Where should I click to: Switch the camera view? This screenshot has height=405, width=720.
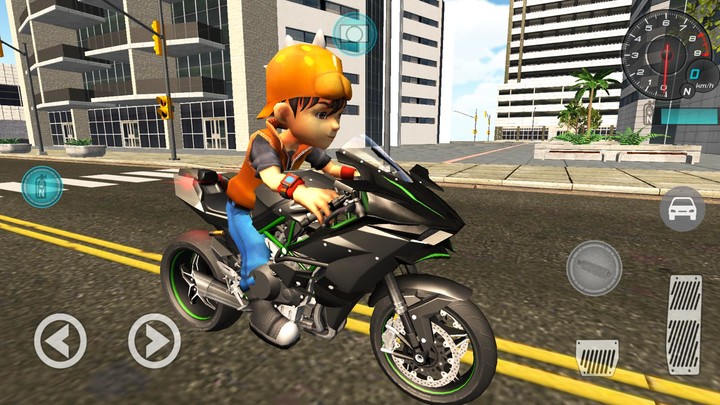tap(354, 35)
